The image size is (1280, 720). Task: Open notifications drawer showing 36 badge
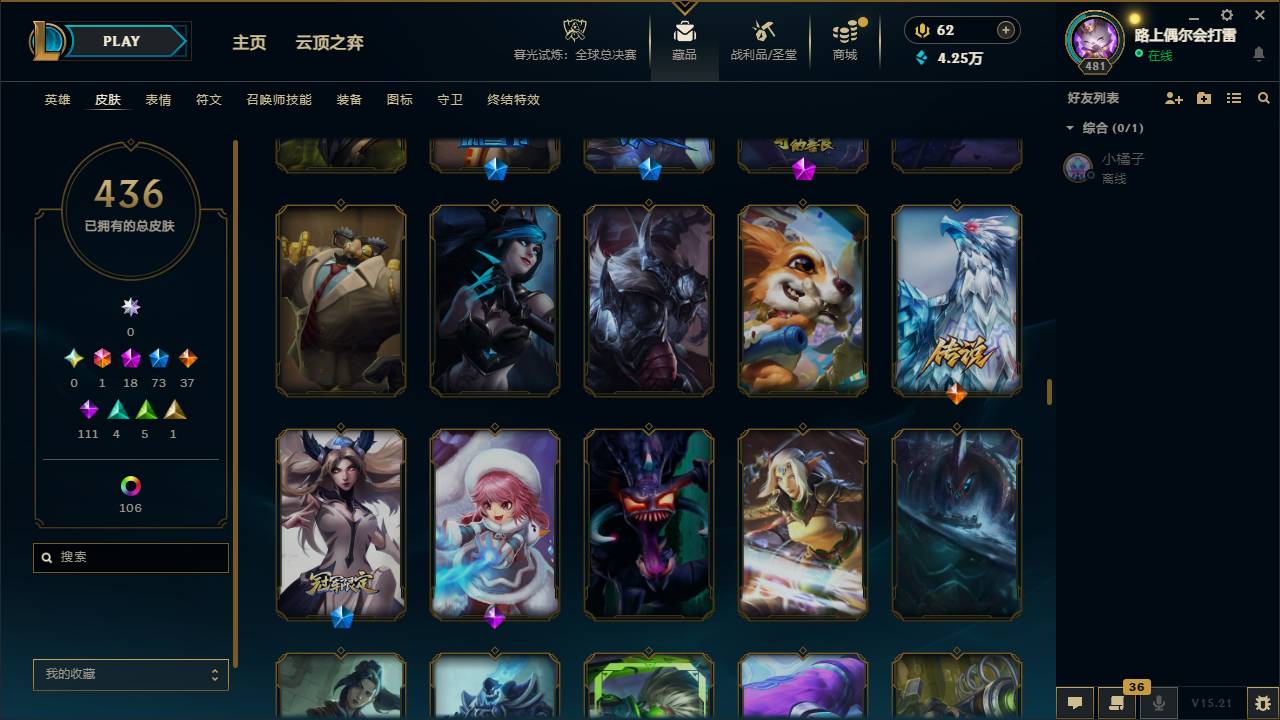[1118, 704]
